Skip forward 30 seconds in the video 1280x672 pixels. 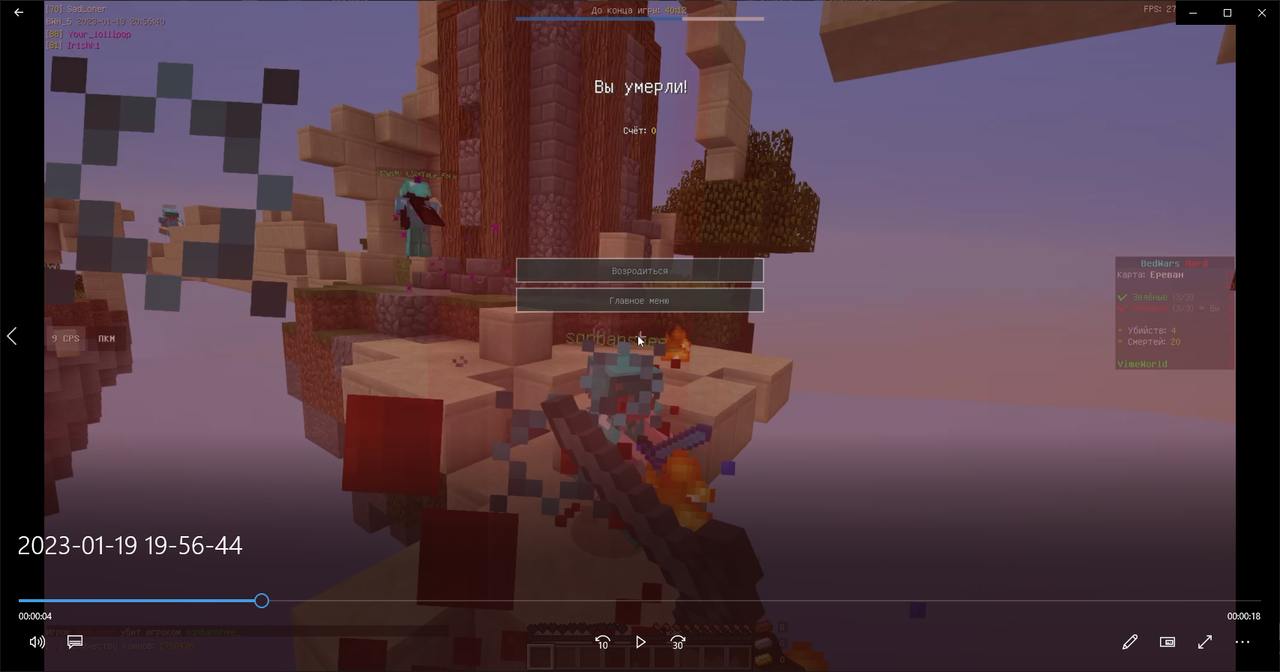coord(678,642)
